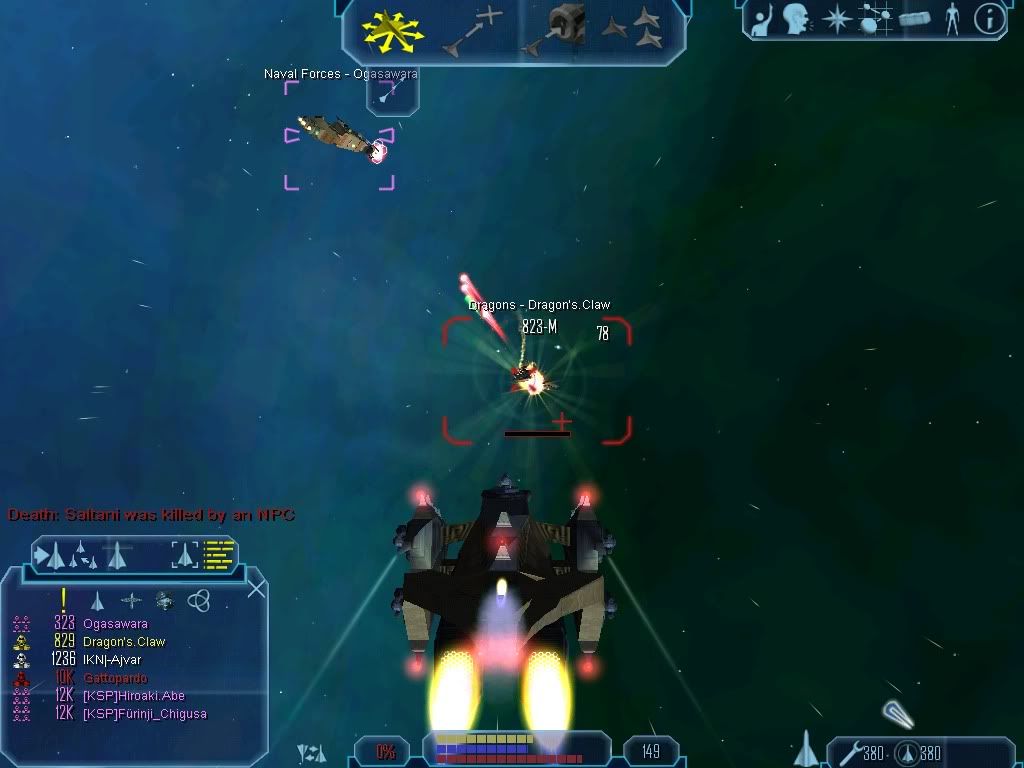Open the waving-figure player status panel
The width and height of the screenshot is (1024, 768).
[x=763, y=18]
